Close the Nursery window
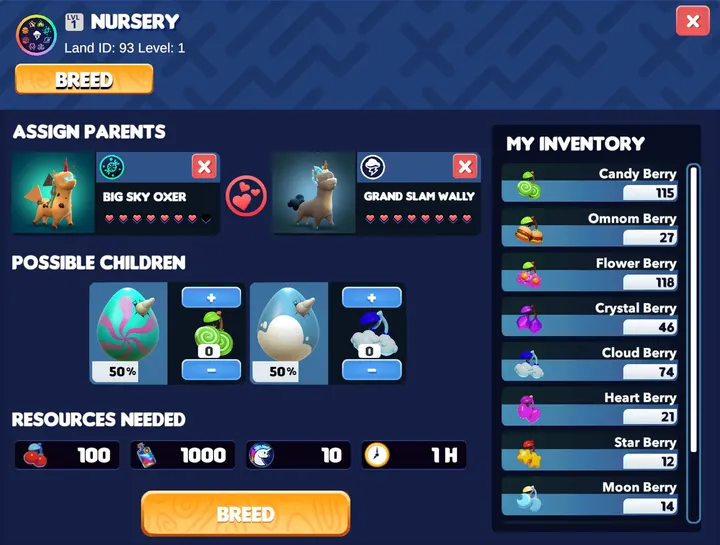The image size is (720, 545). coord(692,21)
